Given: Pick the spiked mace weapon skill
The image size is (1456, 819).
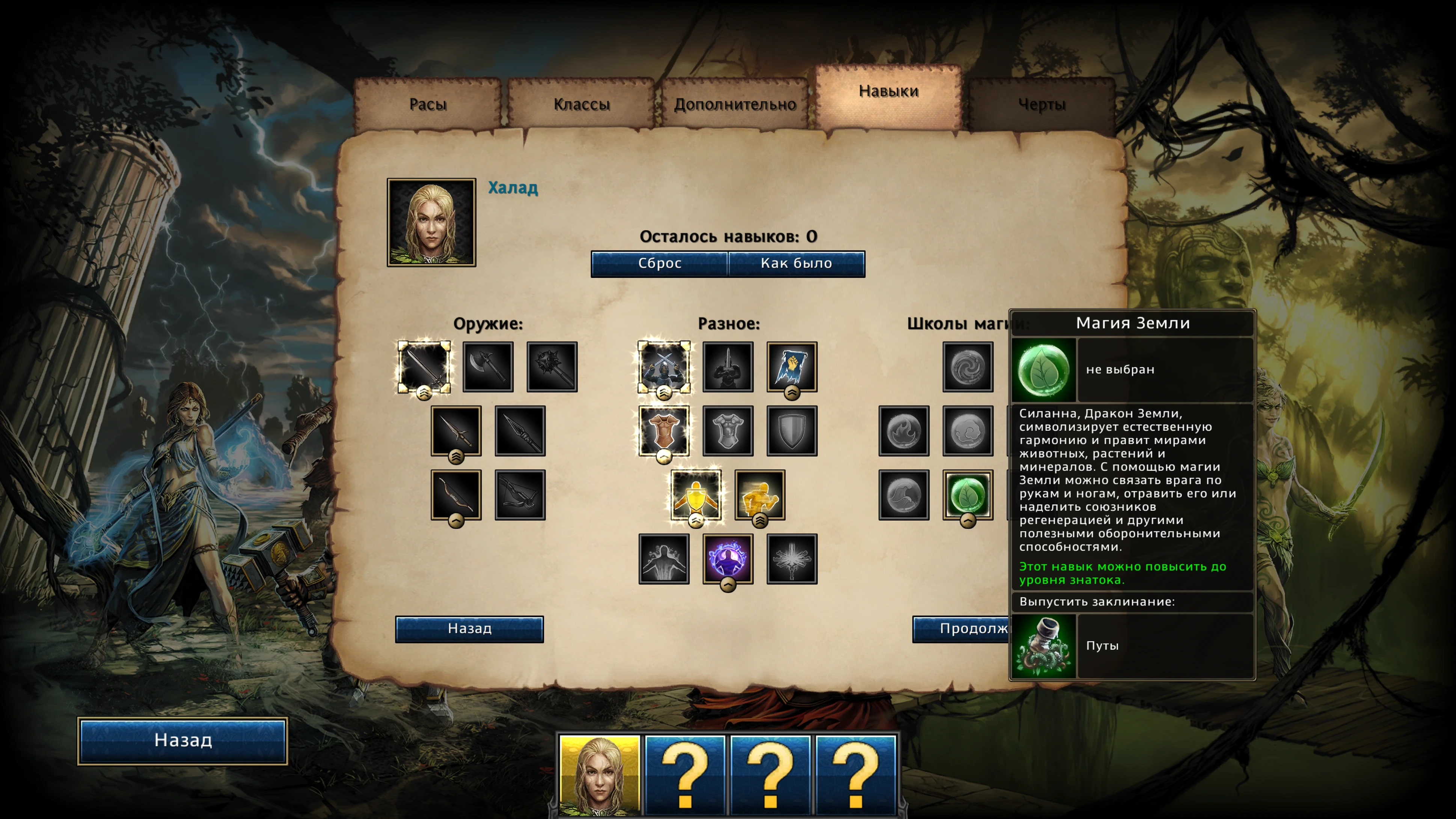Looking at the screenshot, I should click(552, 367).
